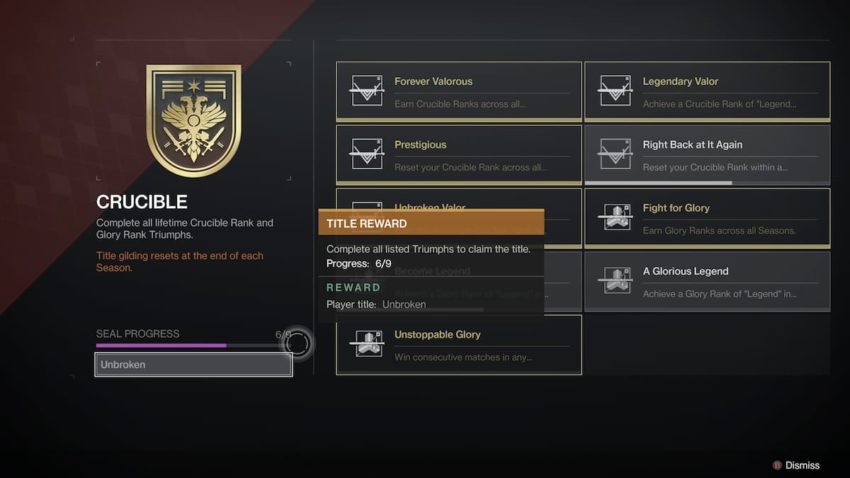Image resolution: width=850 pixels, height=478 pixels.
Task: Select the A Glorious Legend triumph
Action: pyautogui.click(x=707, y=281)
